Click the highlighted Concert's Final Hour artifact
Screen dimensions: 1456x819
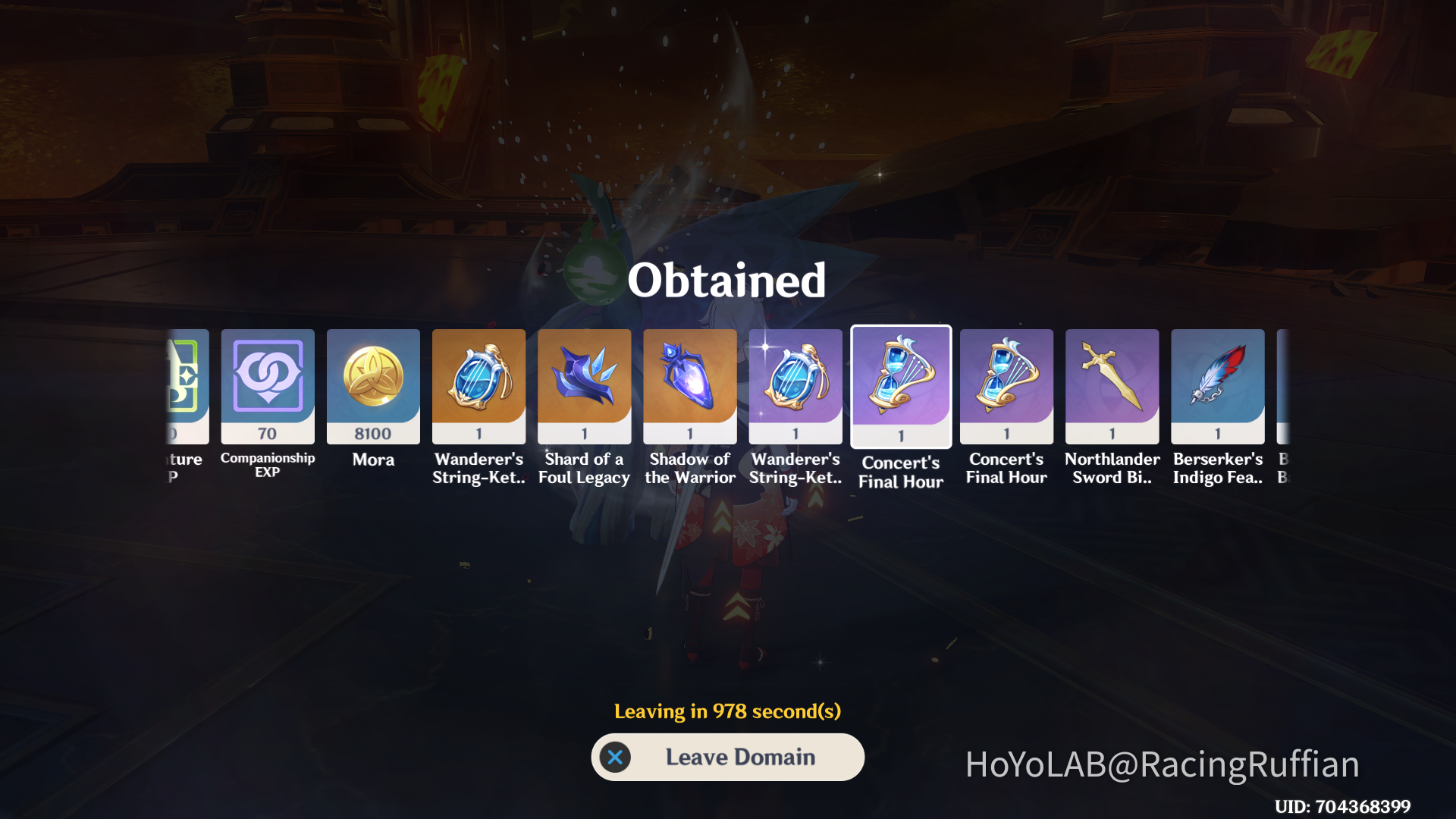point(900,386)
